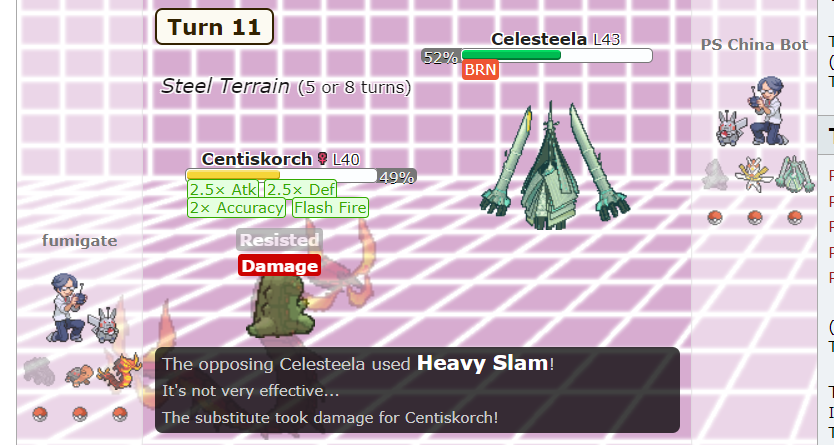
Task: Click the fainted Pokémon icon in opponent's team
Action: coord(713,175)
